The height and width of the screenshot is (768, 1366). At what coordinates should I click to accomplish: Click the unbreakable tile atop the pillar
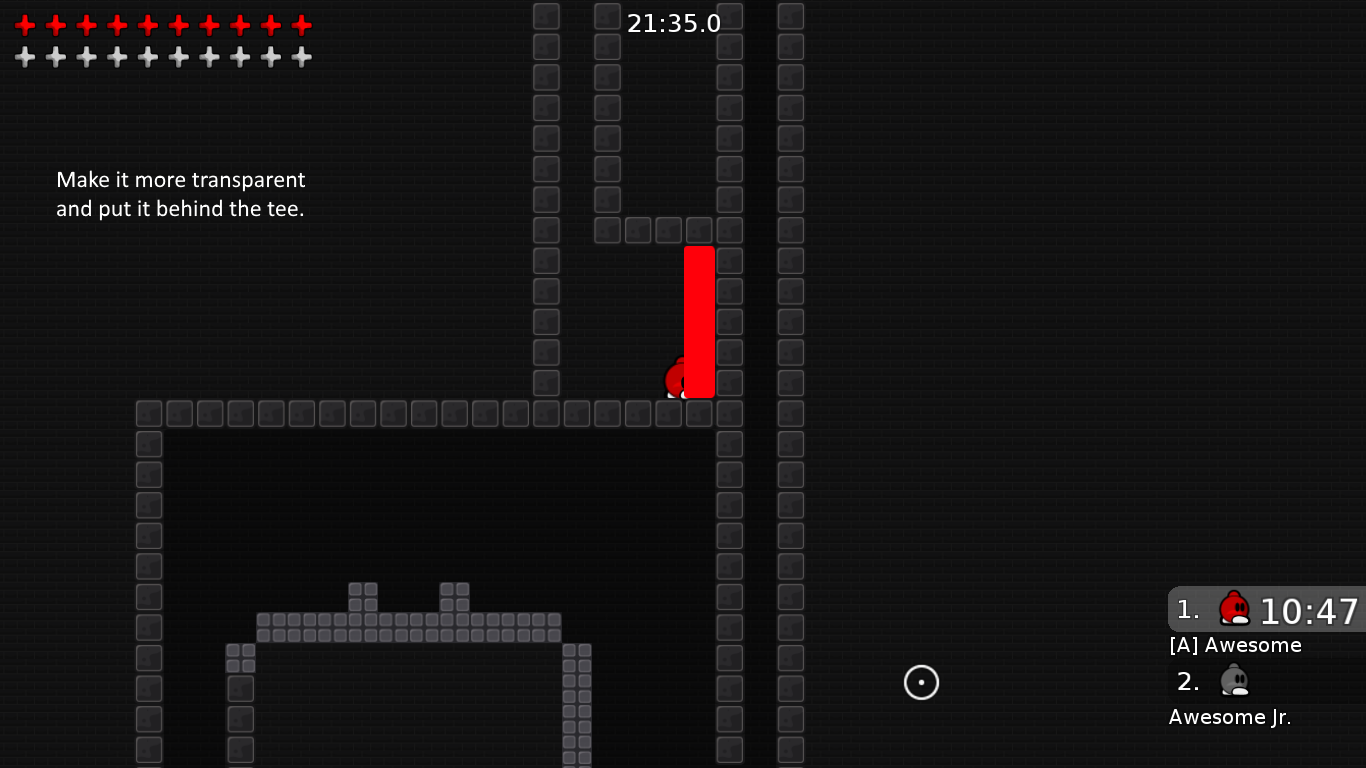pyautogui.click(x=699, y=229)
